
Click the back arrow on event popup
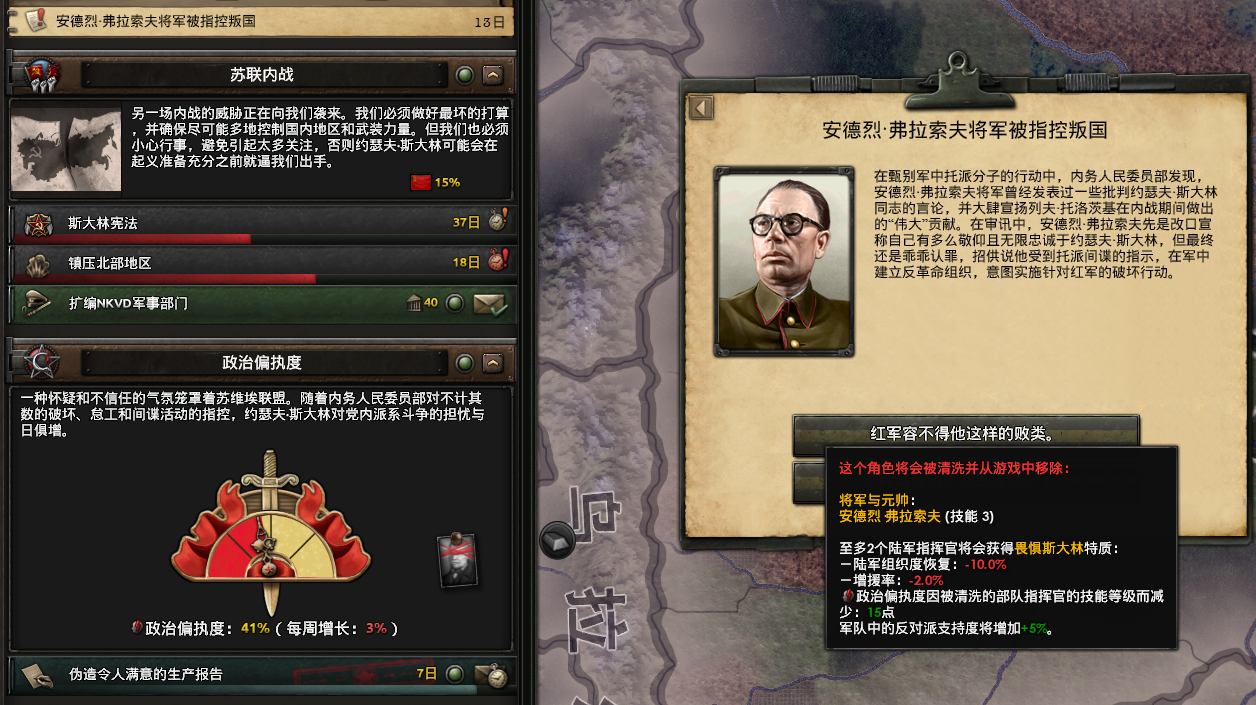point(701,108)
